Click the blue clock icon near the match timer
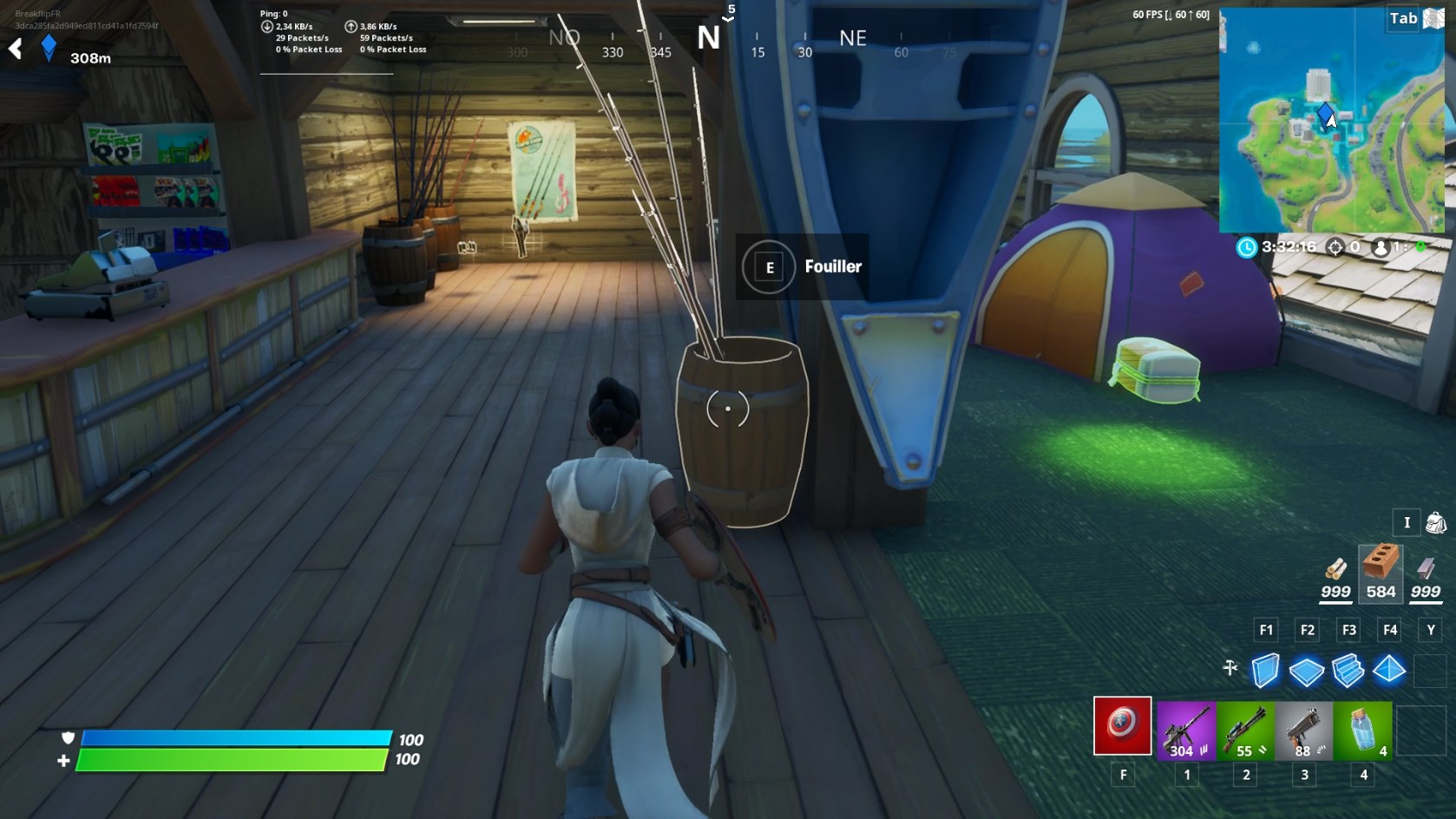This screenshot has height=819, width=1456. point(1247,249)
